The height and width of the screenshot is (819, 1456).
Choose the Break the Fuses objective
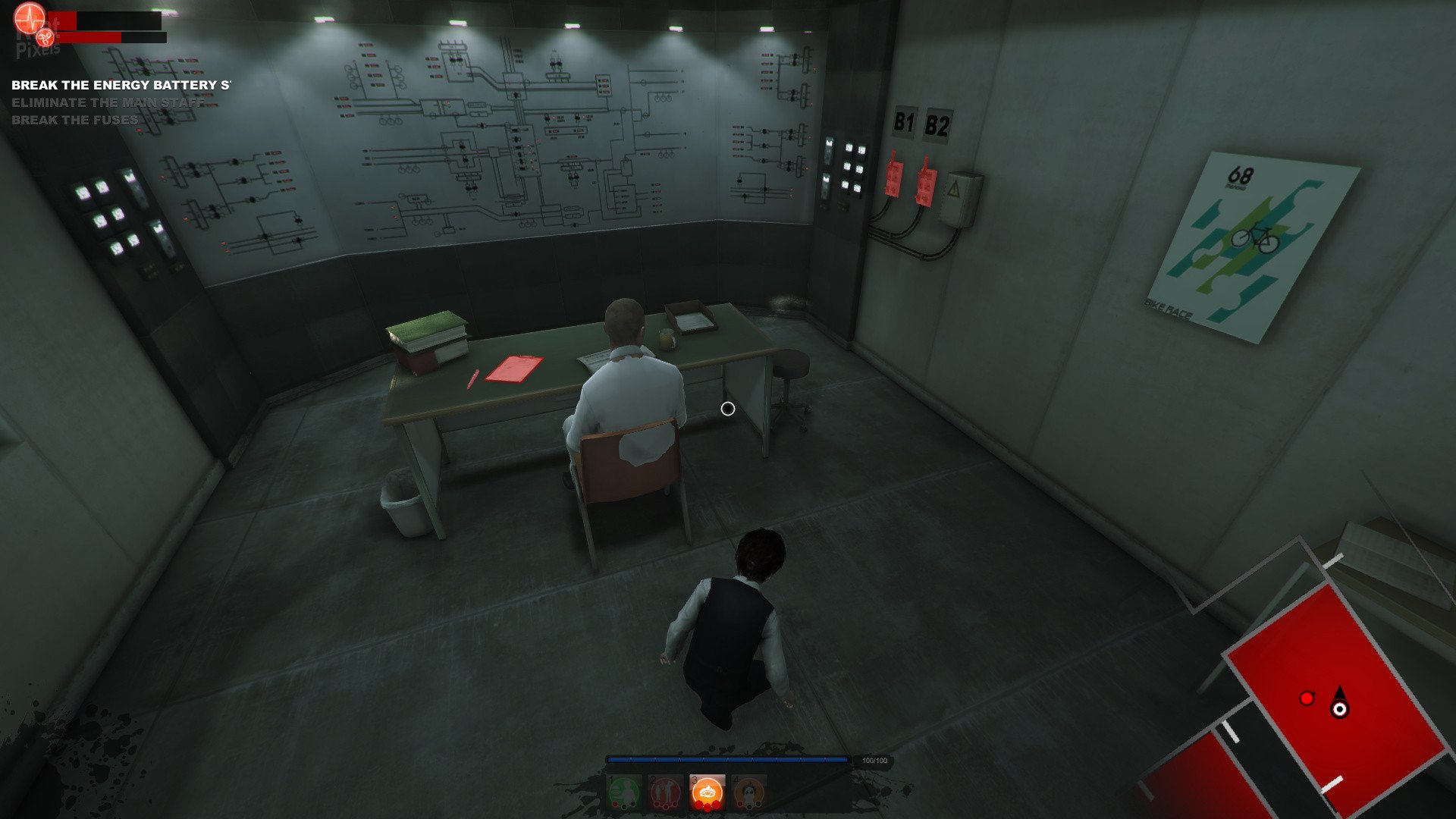75,120
